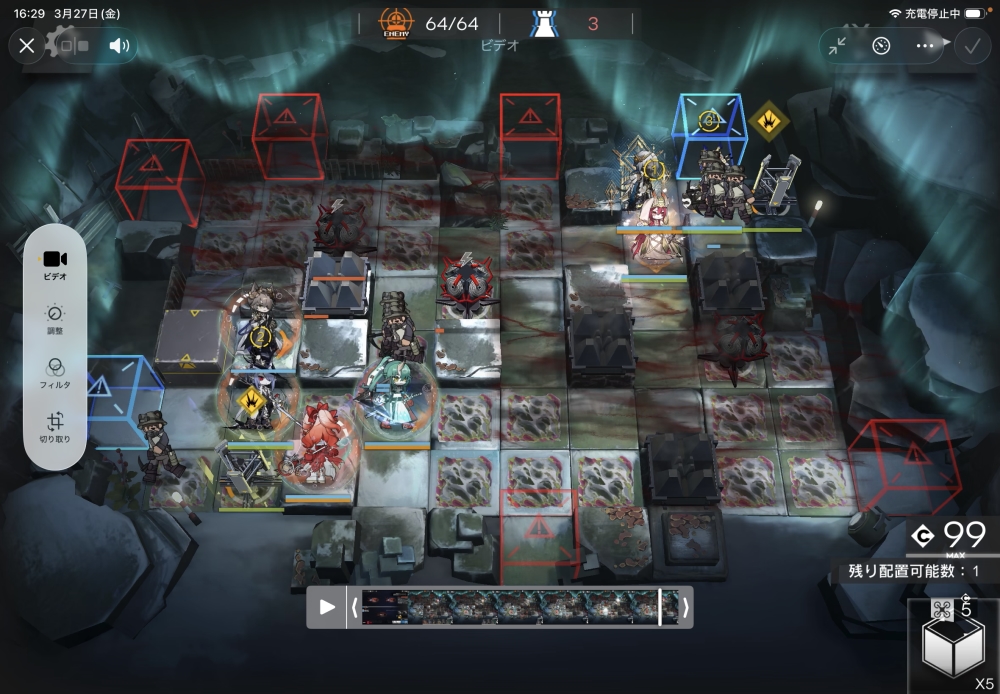This screenshot has height=694, width=1000.
Task: Open the フィルタ filters panel
Action: click(x=56, y=372)
